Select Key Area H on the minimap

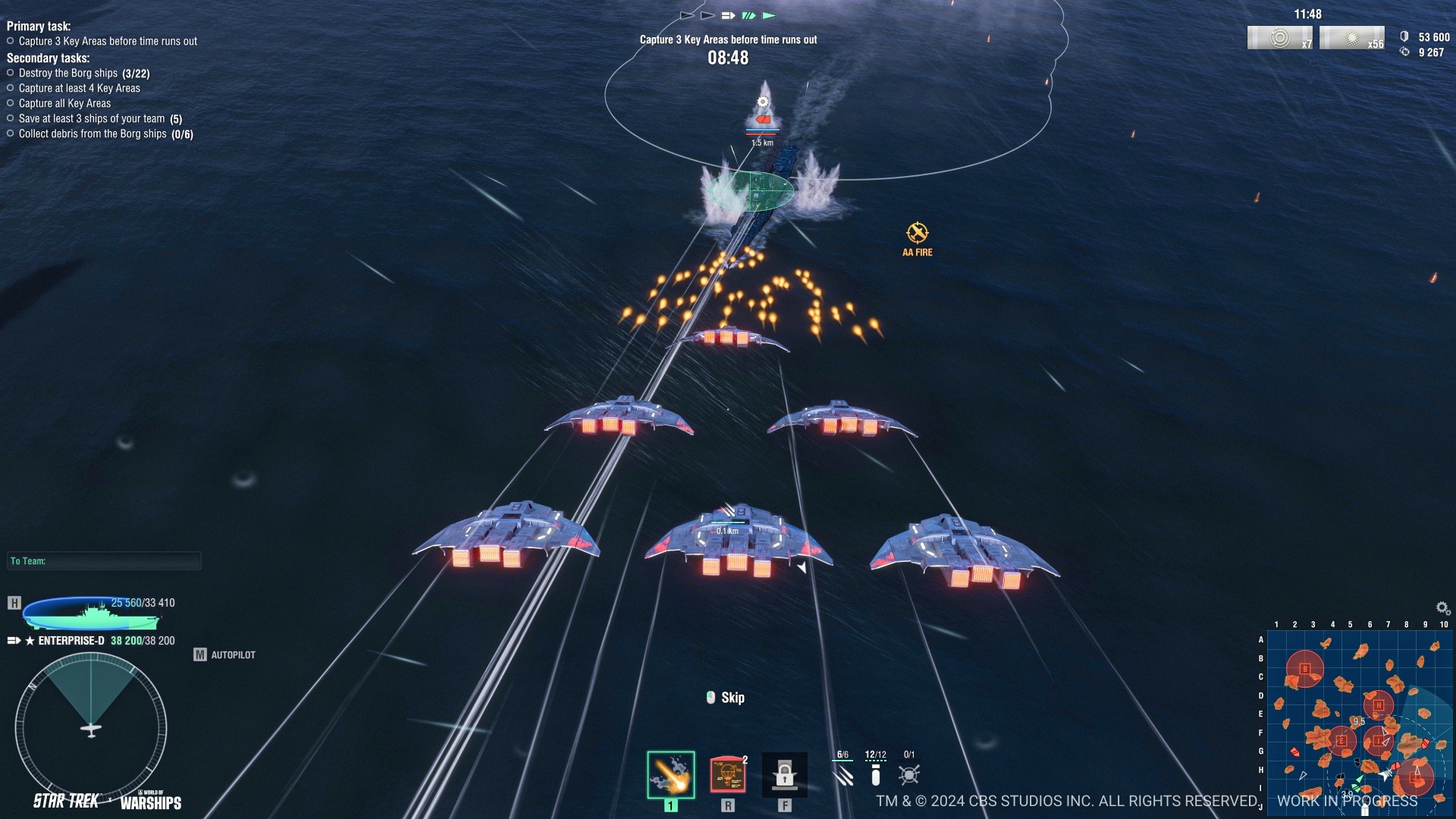point(1378,705)
